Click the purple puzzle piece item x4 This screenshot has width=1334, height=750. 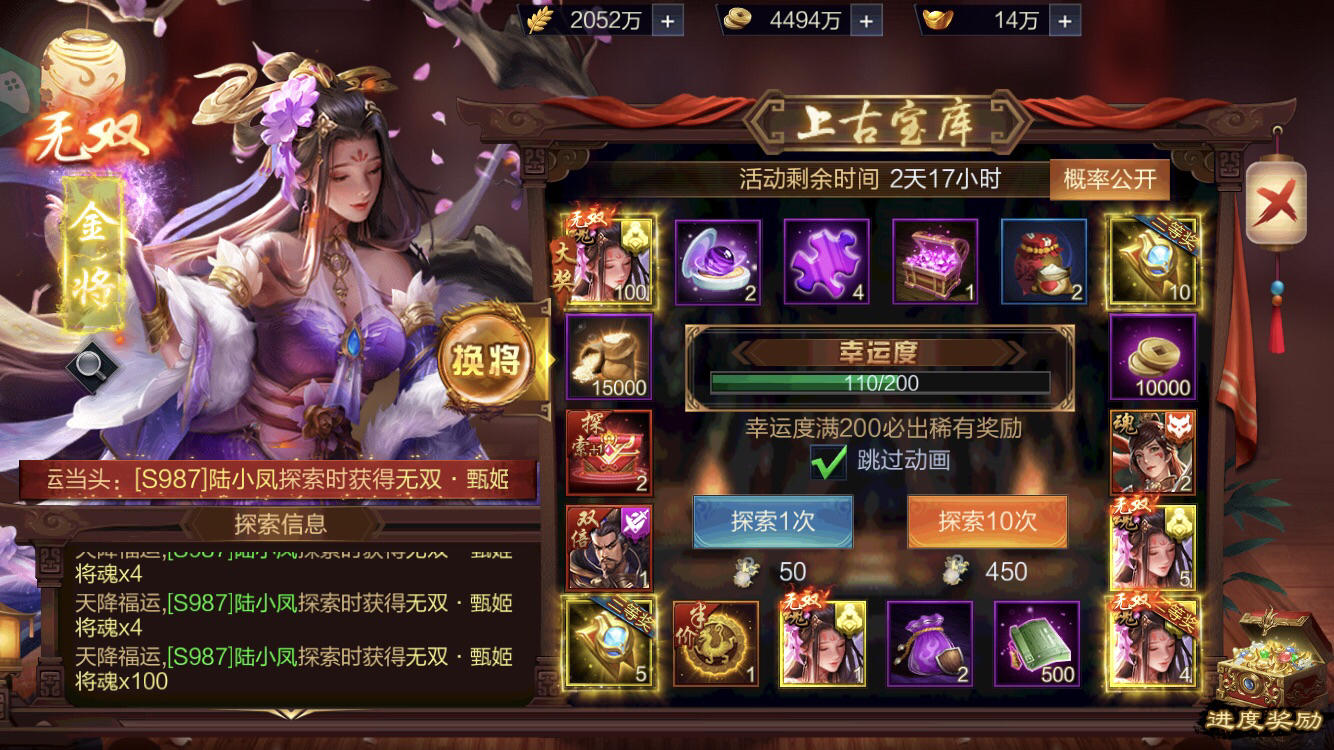pyautogui.click(x=828, y=260)
